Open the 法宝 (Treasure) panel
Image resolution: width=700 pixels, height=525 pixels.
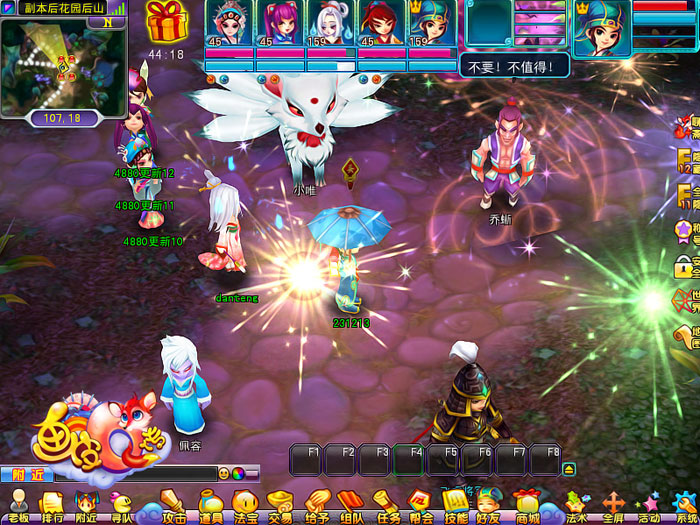pyautogui.click(x=246, y=505)
